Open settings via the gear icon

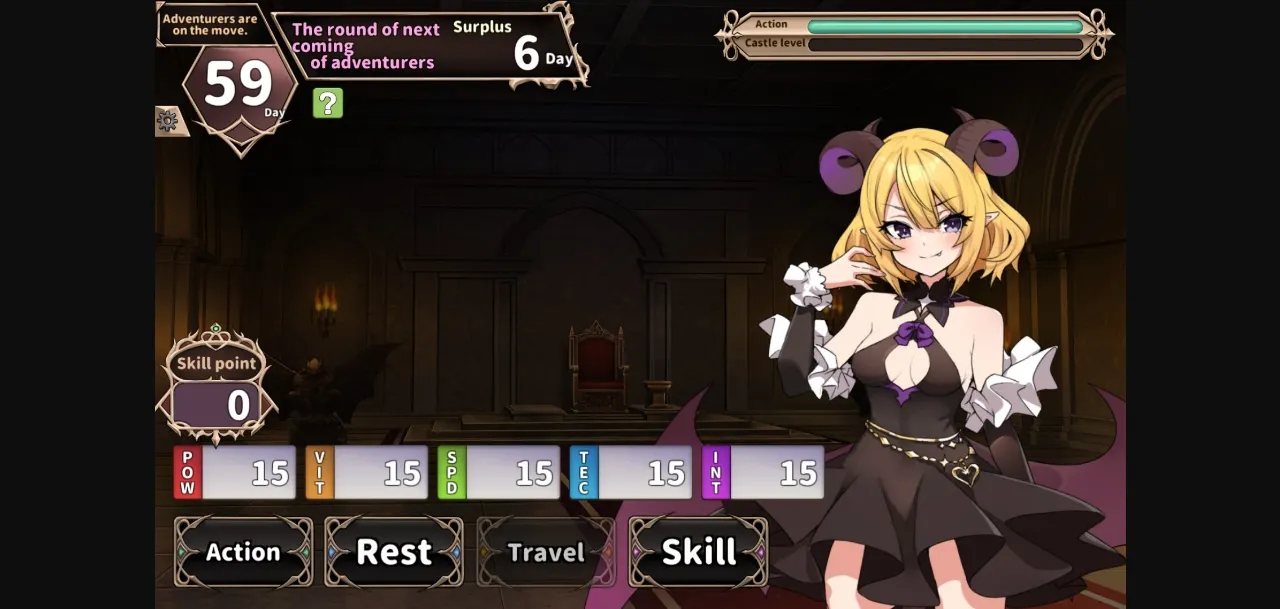pyautogui.click(x=168, y=121)
